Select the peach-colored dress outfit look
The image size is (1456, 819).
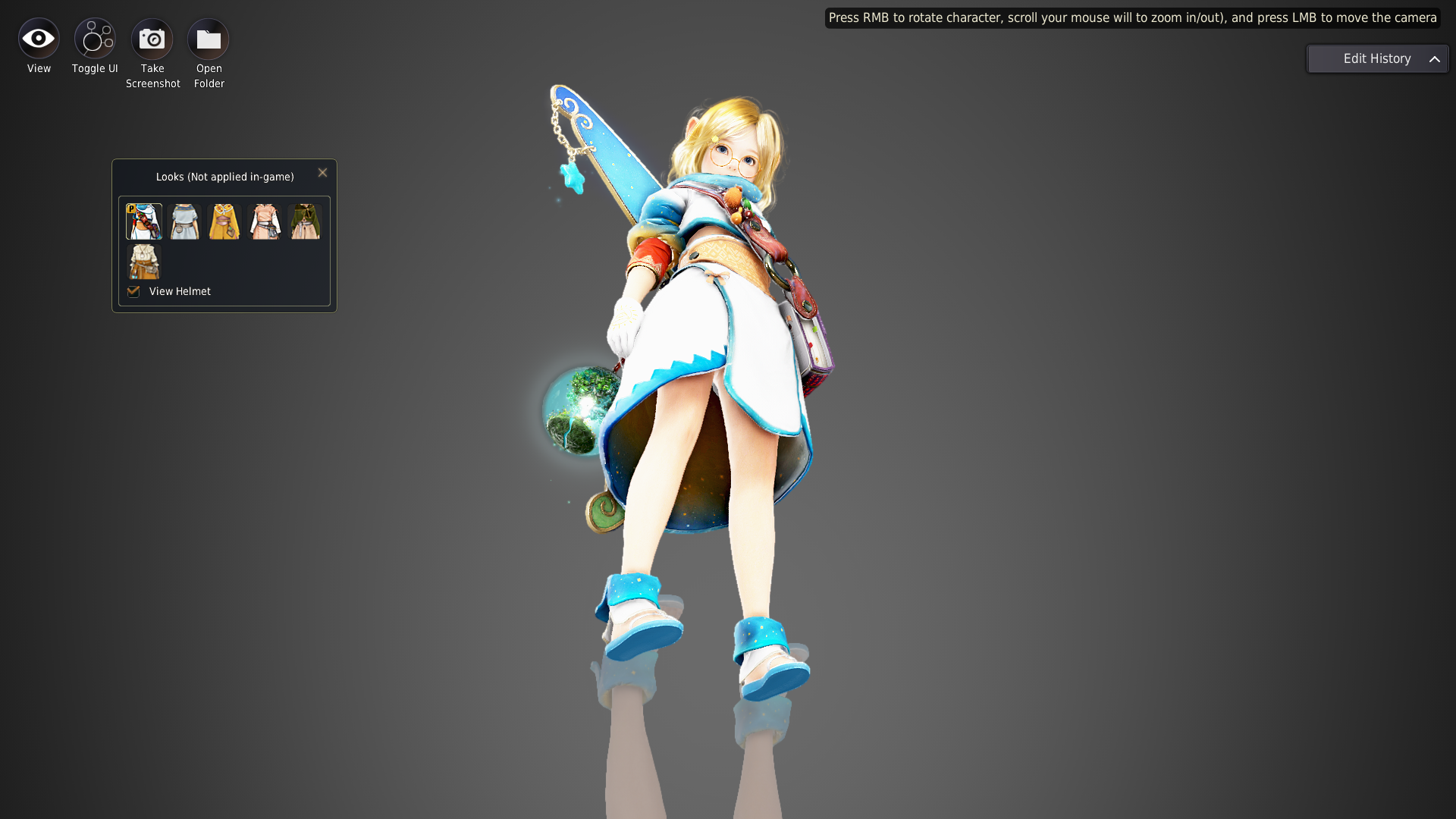264,221
